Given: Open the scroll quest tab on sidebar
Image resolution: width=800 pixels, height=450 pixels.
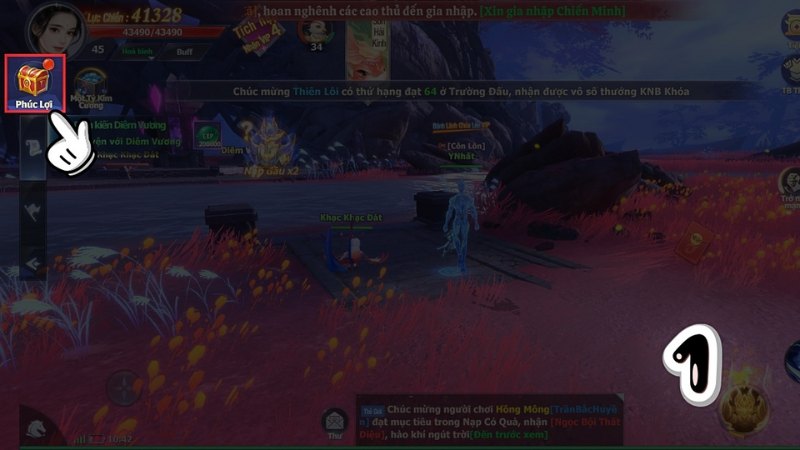Looking at the screenshot, I should [32, 146].
